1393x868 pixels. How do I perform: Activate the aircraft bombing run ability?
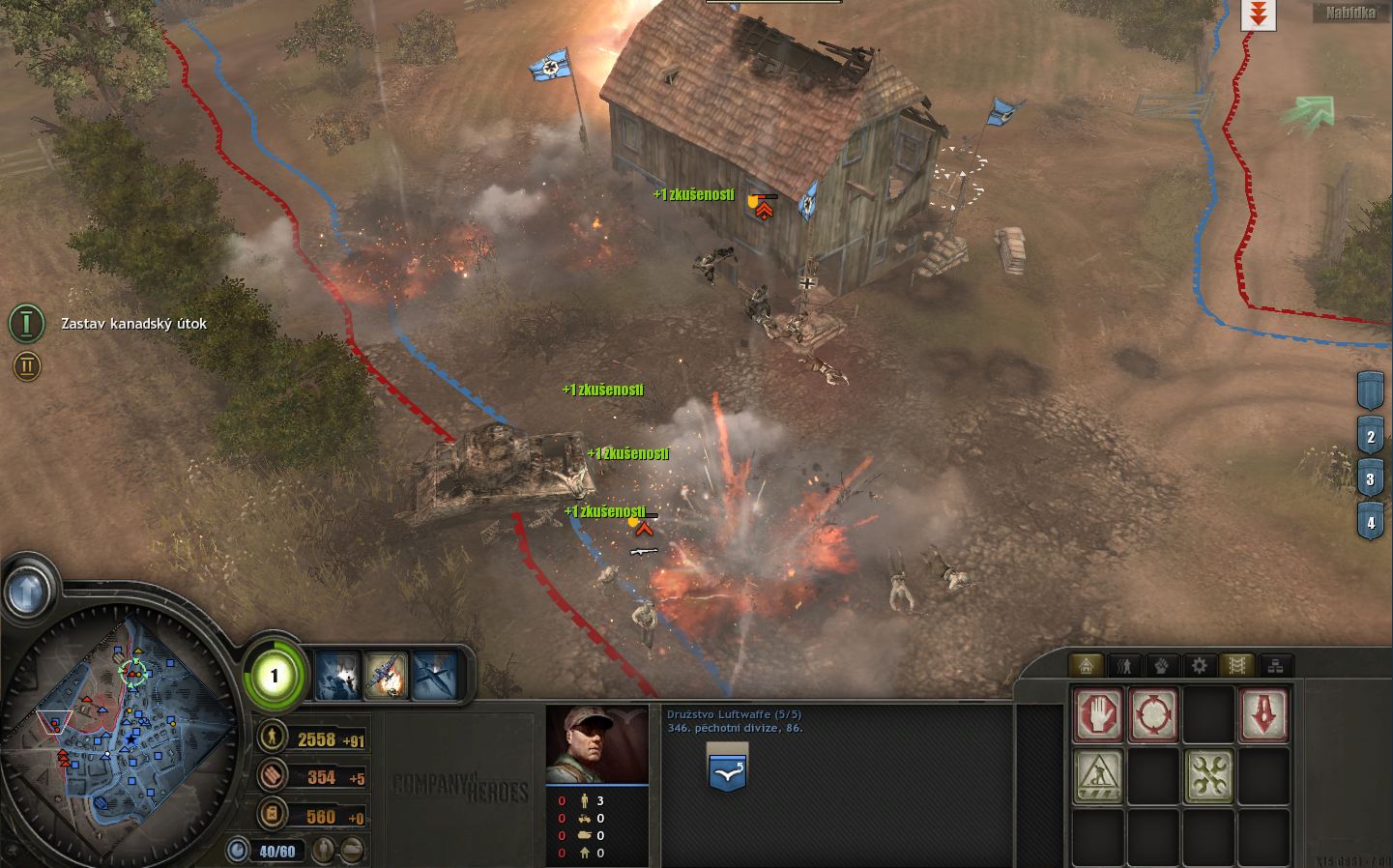pos(387,674)
